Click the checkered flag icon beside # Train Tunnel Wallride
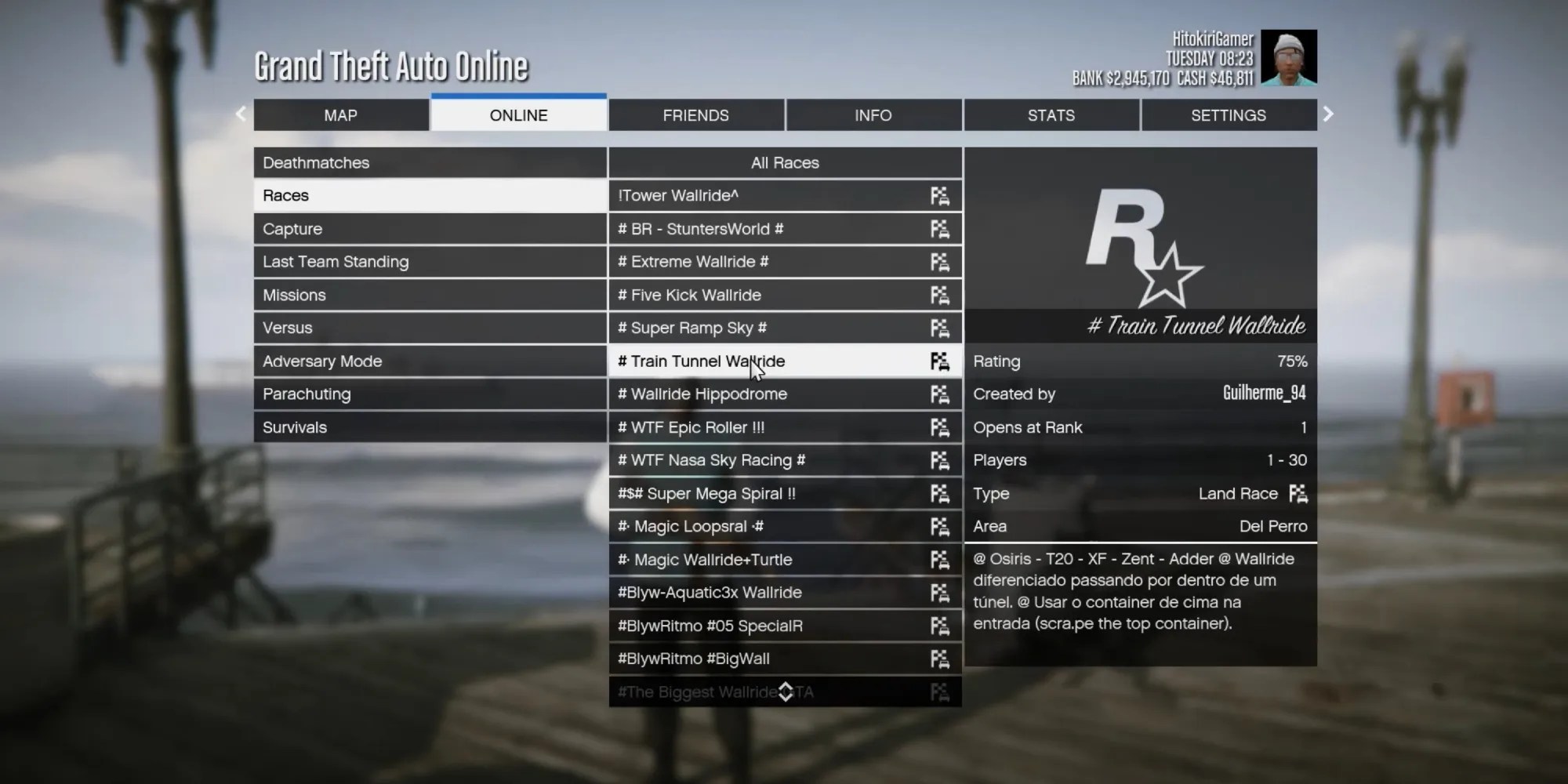The width and height of the screenshot is (1568, 784). point(939,361)
